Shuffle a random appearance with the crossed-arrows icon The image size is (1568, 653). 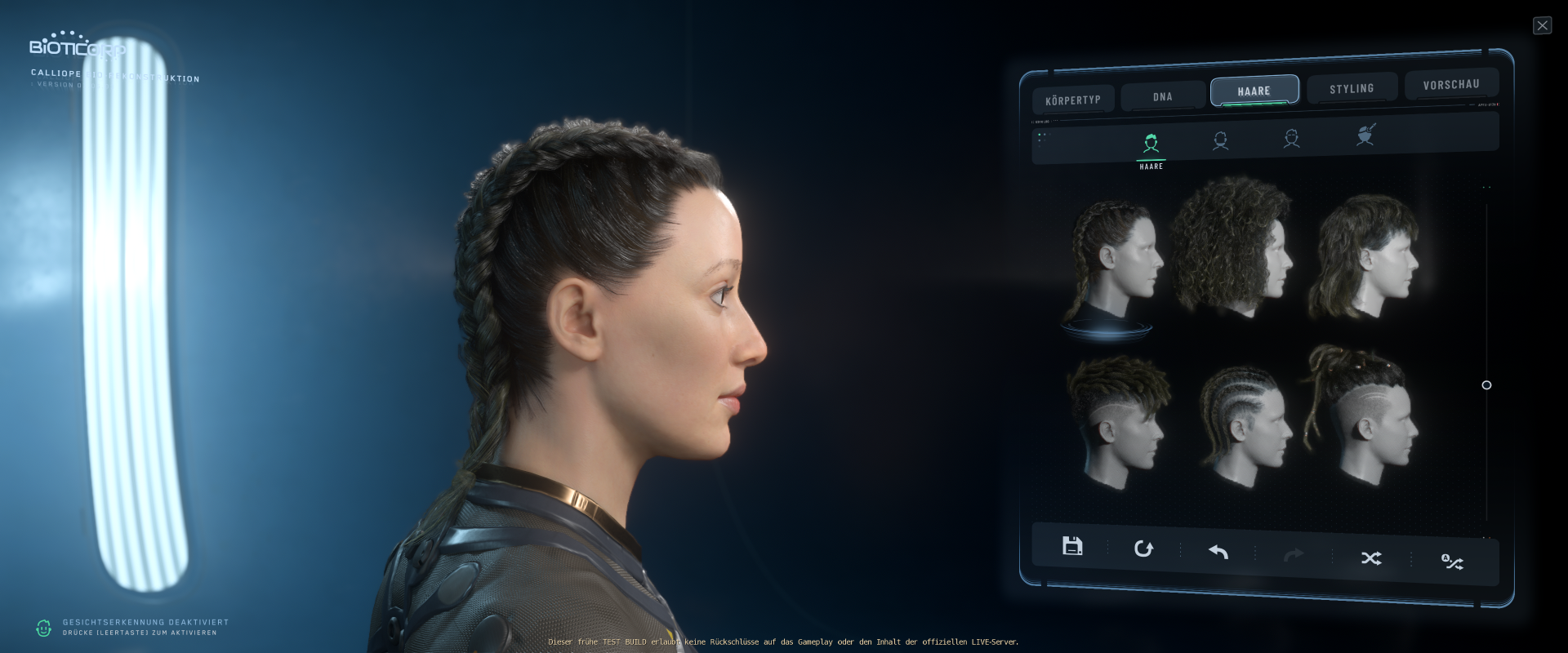(1371, 558)
